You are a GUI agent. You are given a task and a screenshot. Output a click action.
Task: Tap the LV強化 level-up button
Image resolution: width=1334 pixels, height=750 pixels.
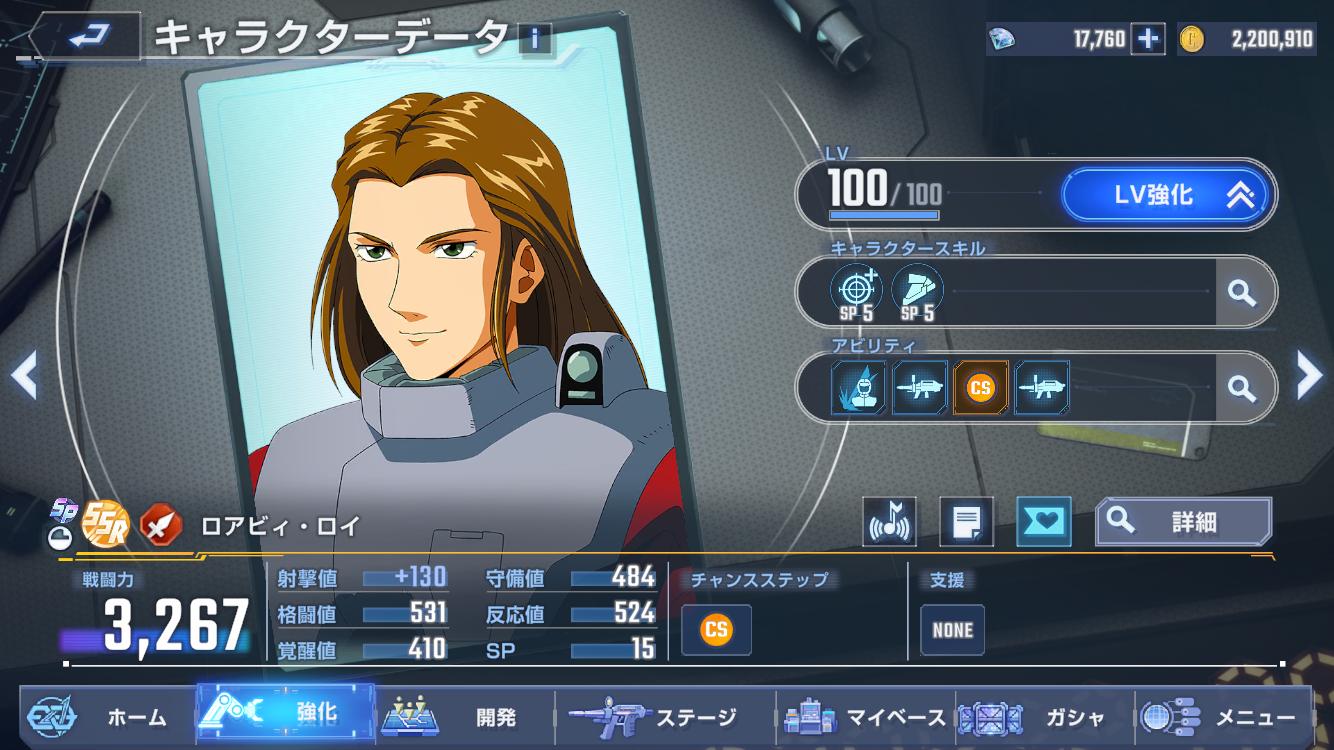(1168, 195)
